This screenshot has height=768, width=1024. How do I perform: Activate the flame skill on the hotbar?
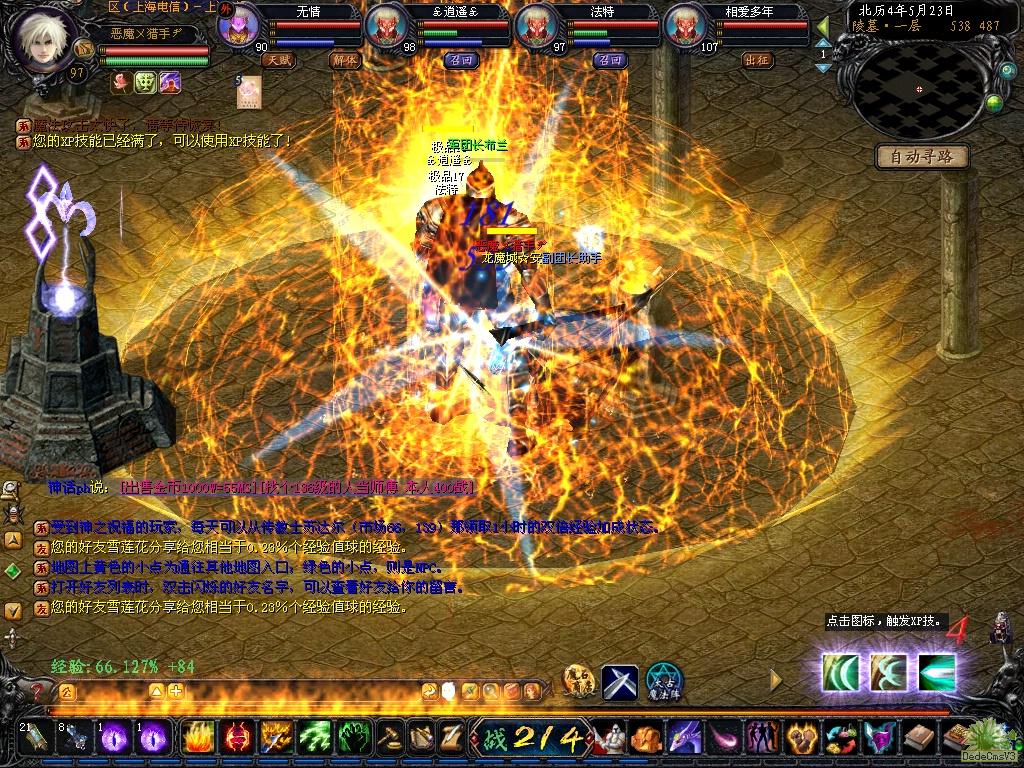click(x=198, y=738)
